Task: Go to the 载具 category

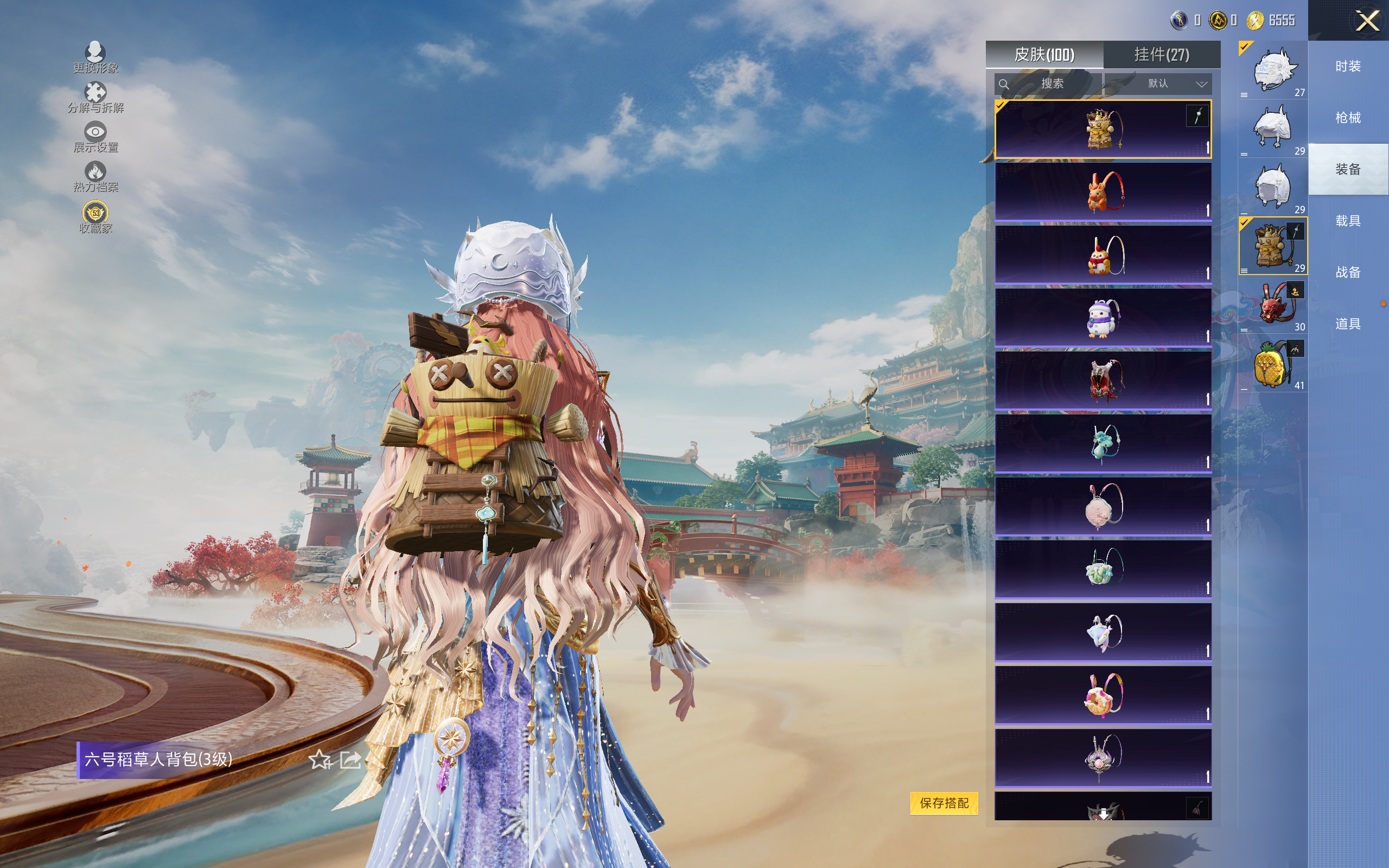Action: click(1347, 221)
